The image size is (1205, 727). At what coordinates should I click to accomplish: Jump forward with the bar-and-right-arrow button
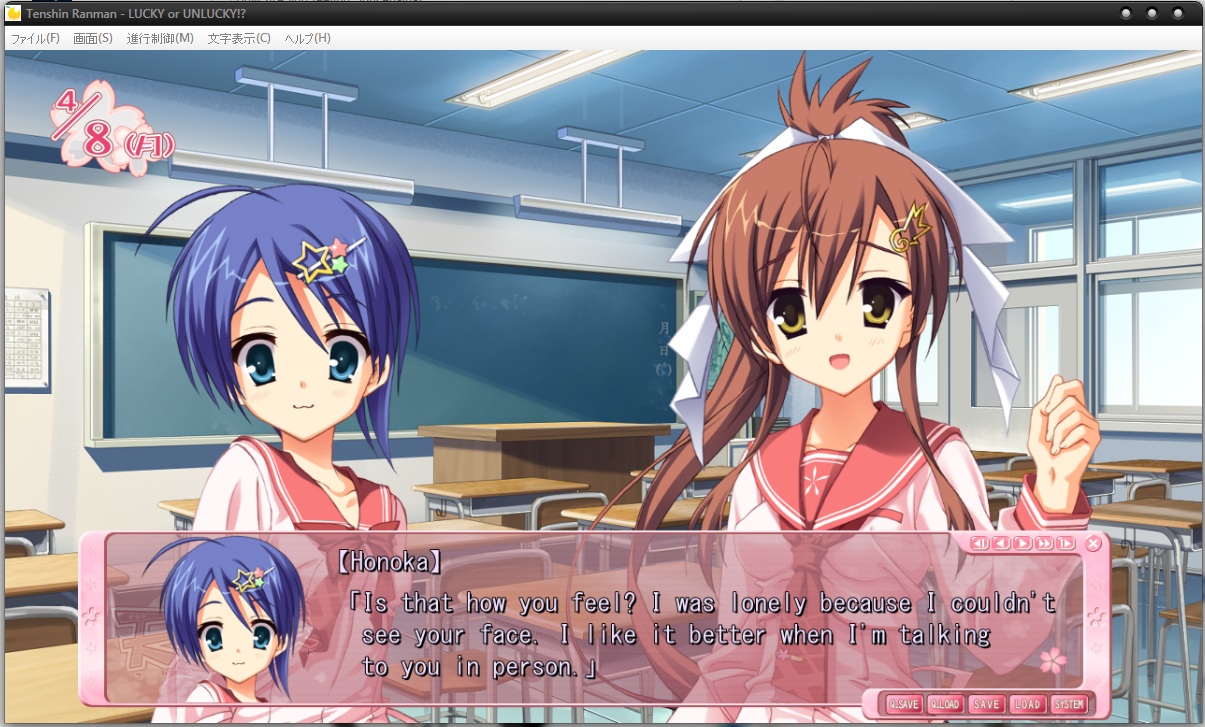(1066, 544)
